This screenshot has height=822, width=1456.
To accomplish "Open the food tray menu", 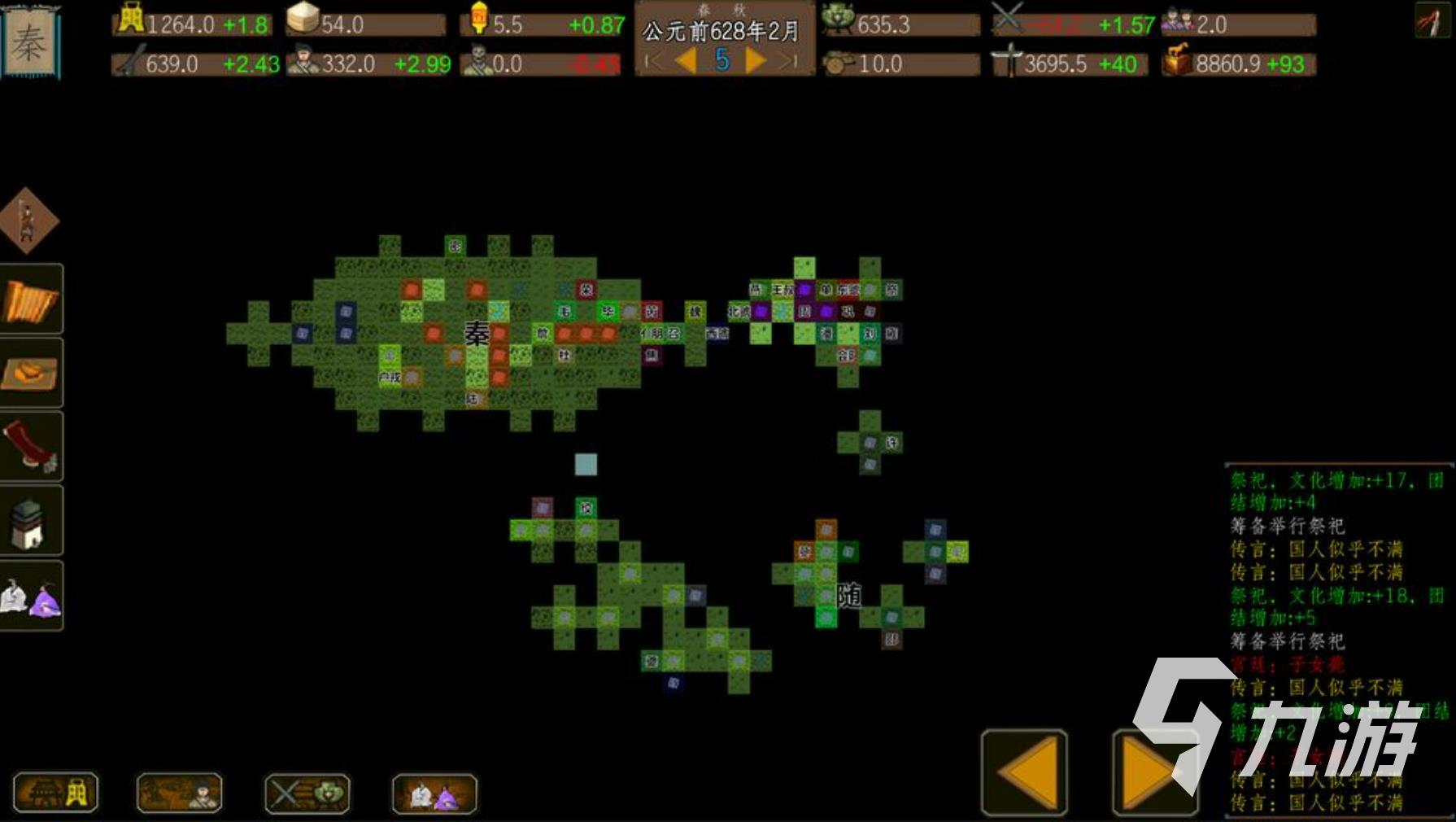I will click(x=31, y=373).
